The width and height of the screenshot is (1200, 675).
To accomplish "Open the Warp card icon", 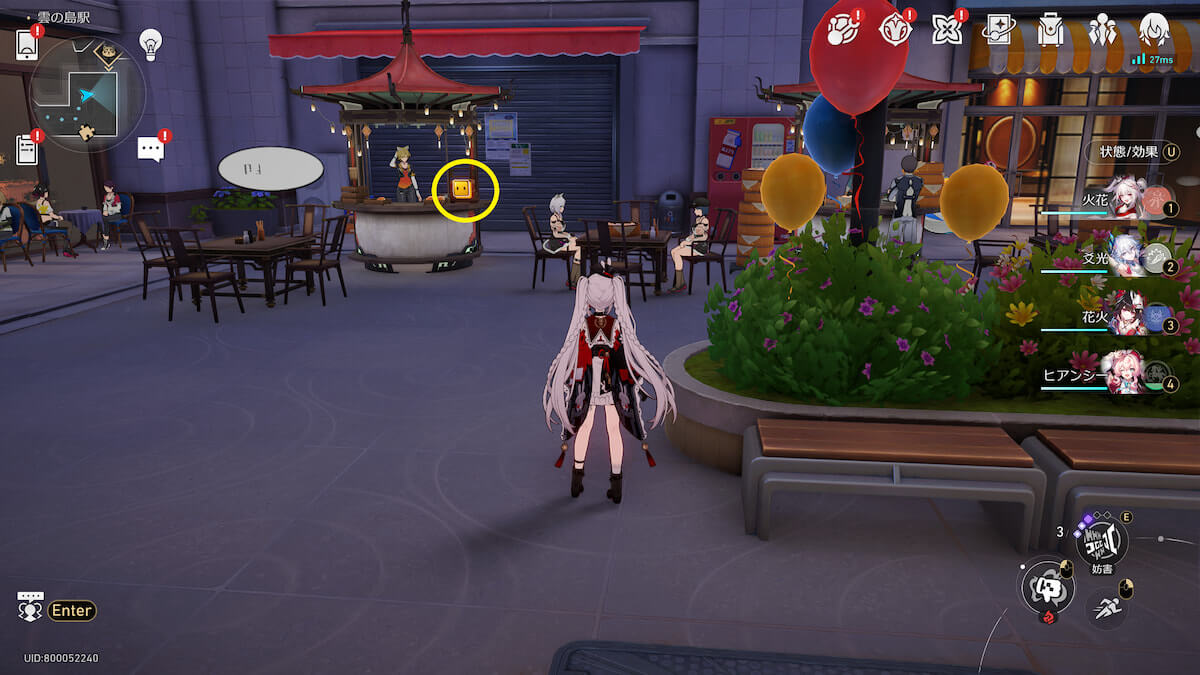I will pos(998,30).
